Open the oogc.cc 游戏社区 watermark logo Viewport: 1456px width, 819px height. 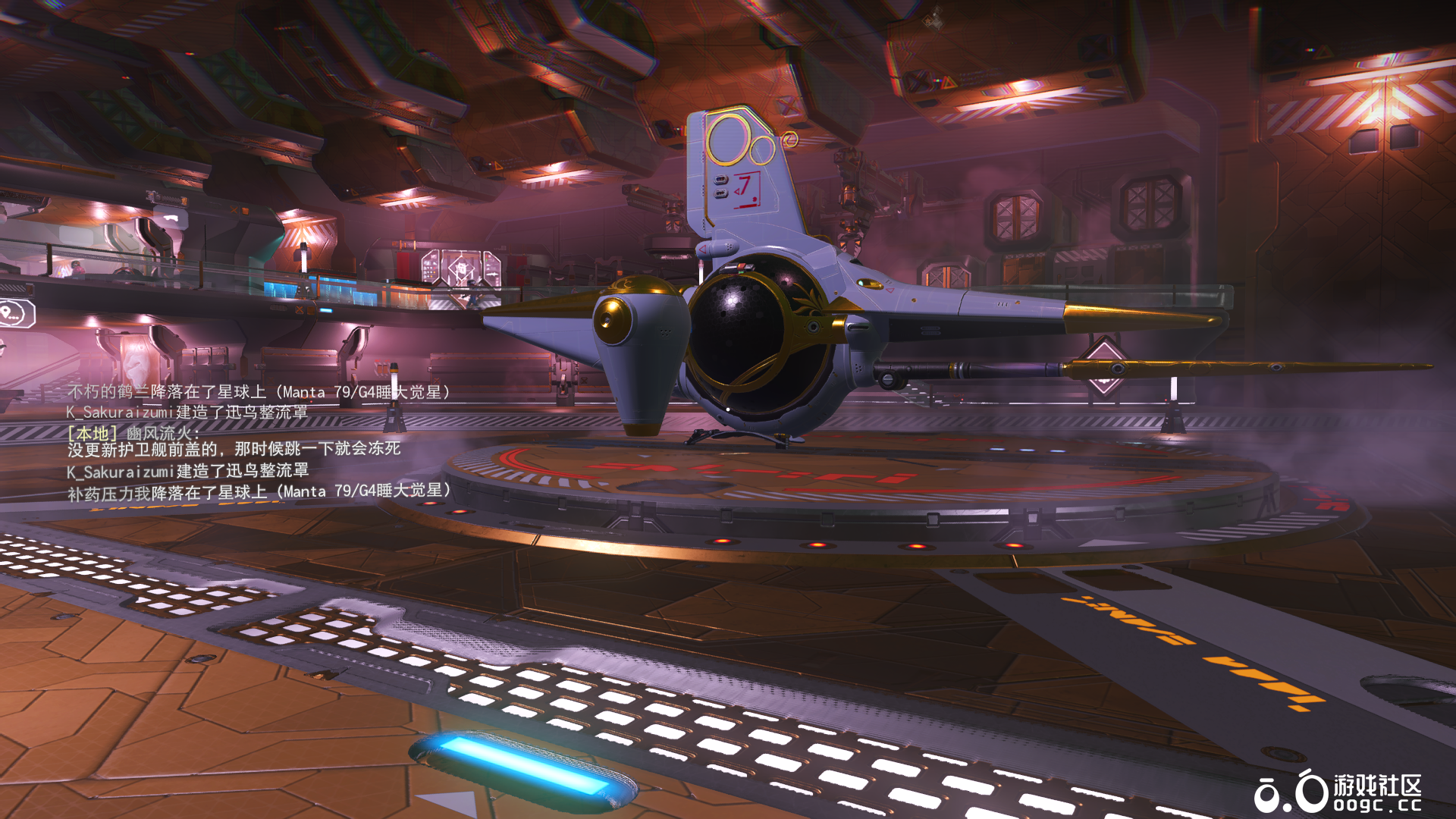coord(1337,792)
